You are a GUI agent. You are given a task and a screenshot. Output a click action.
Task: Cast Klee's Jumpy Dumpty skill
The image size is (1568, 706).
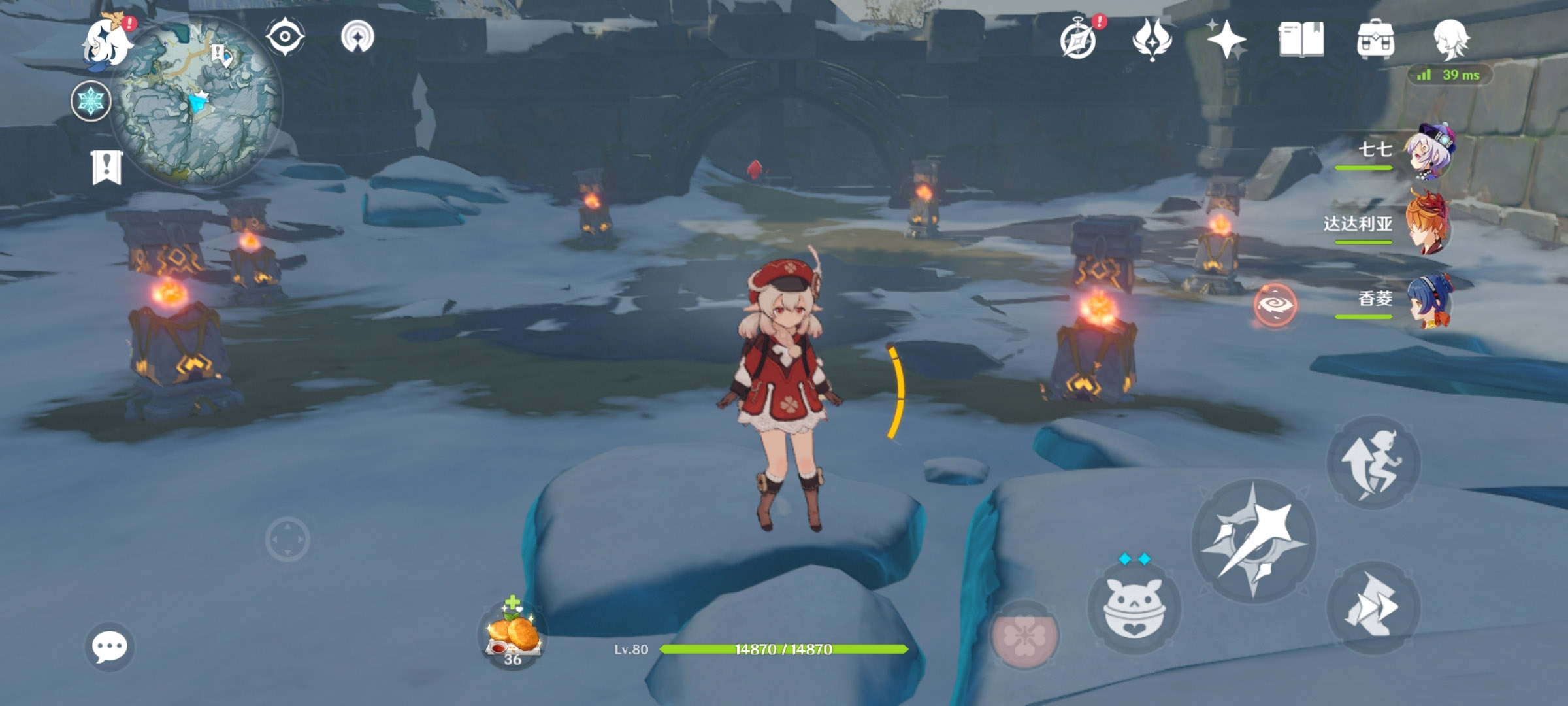click(1134, 608)
